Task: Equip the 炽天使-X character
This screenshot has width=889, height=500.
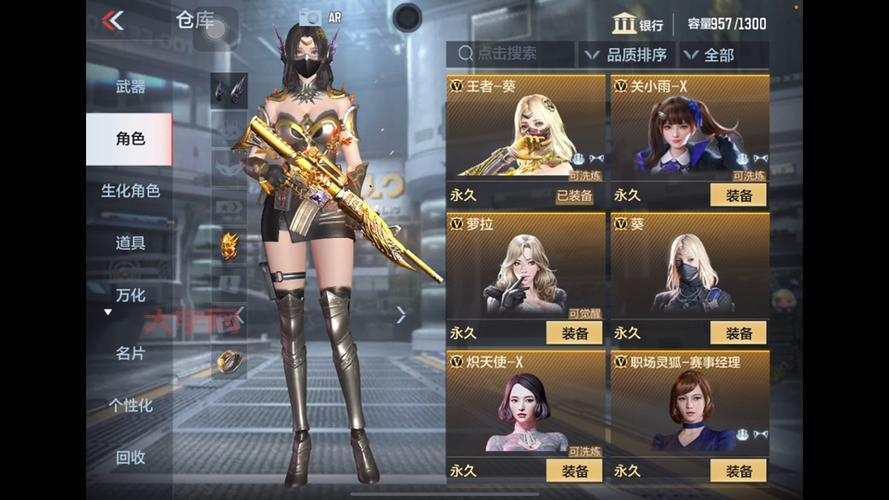Action: 574,471
